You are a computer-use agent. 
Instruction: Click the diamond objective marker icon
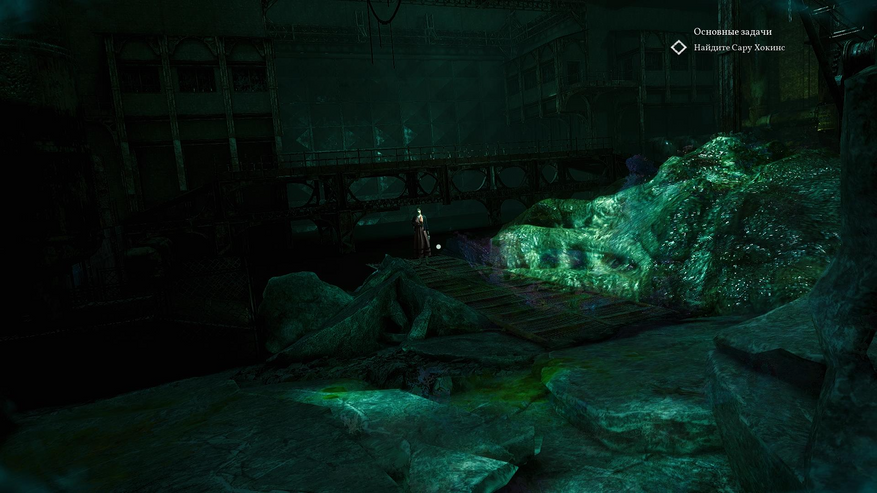(679, 47)
